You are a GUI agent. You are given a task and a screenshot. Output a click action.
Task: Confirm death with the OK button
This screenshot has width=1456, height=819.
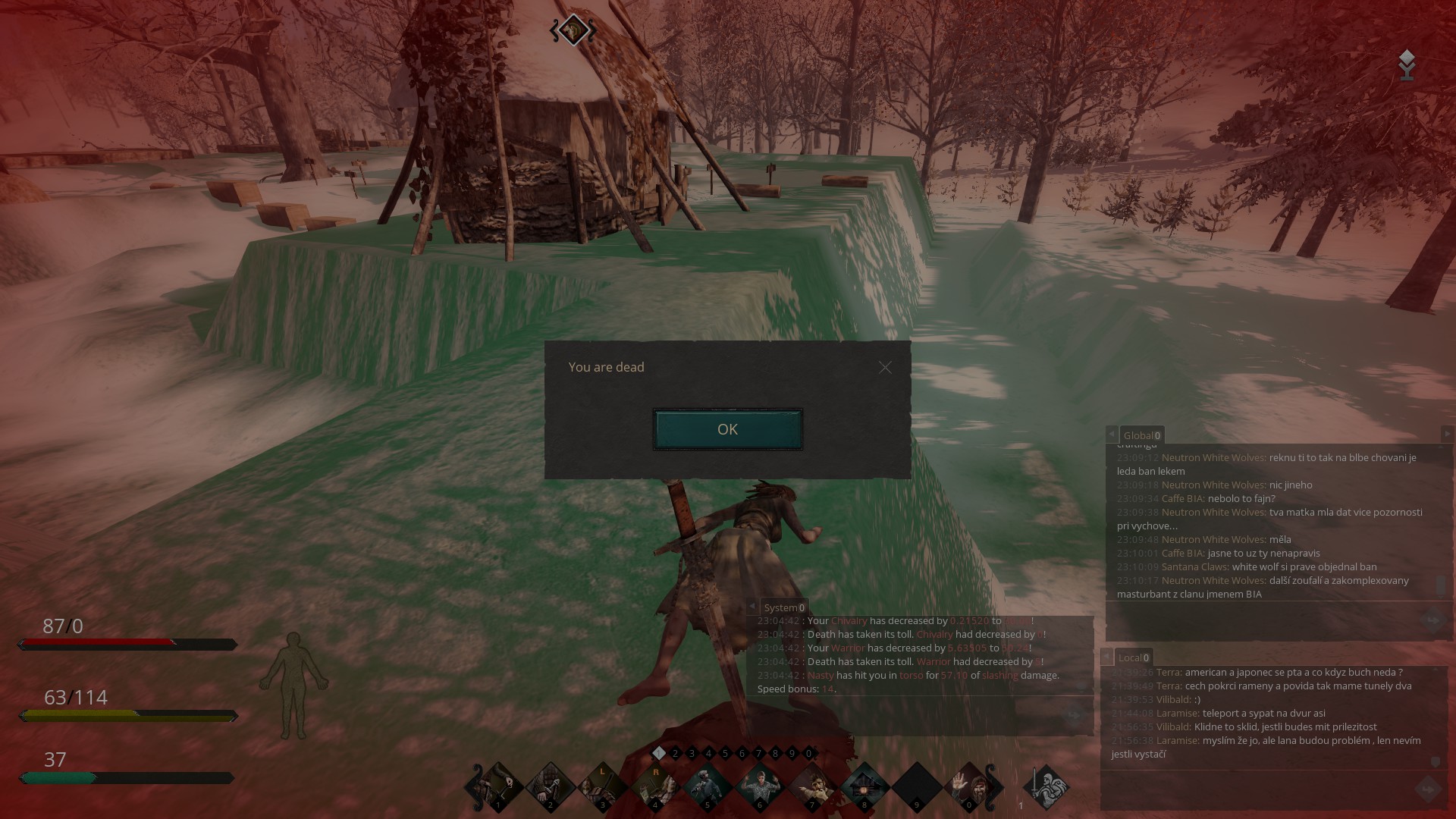[727, 429]
